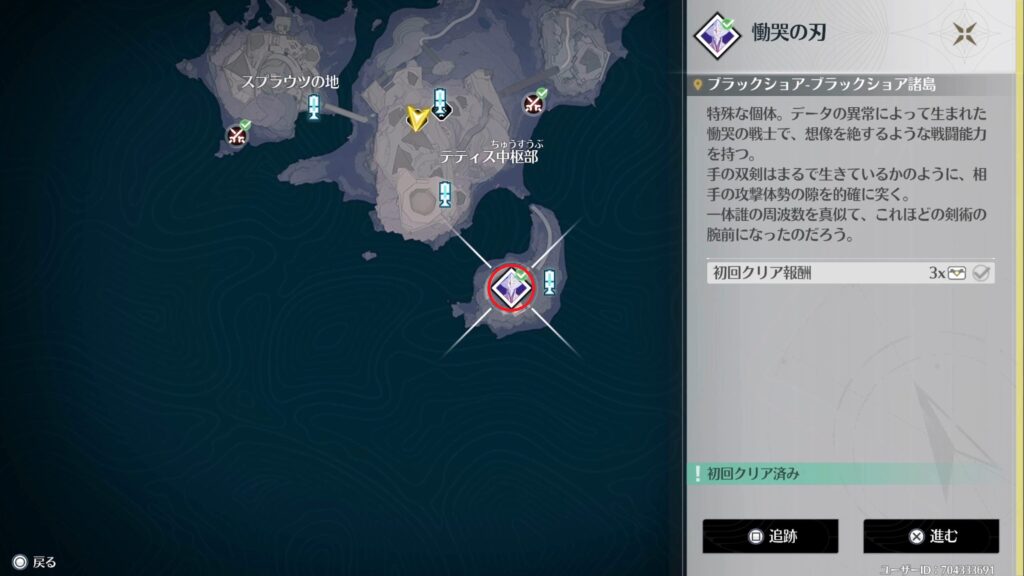This screenshot has height=576, width=1024.
Task: Select the crossed-swords marker near スプラウツの地
Action: pos(237,134)
